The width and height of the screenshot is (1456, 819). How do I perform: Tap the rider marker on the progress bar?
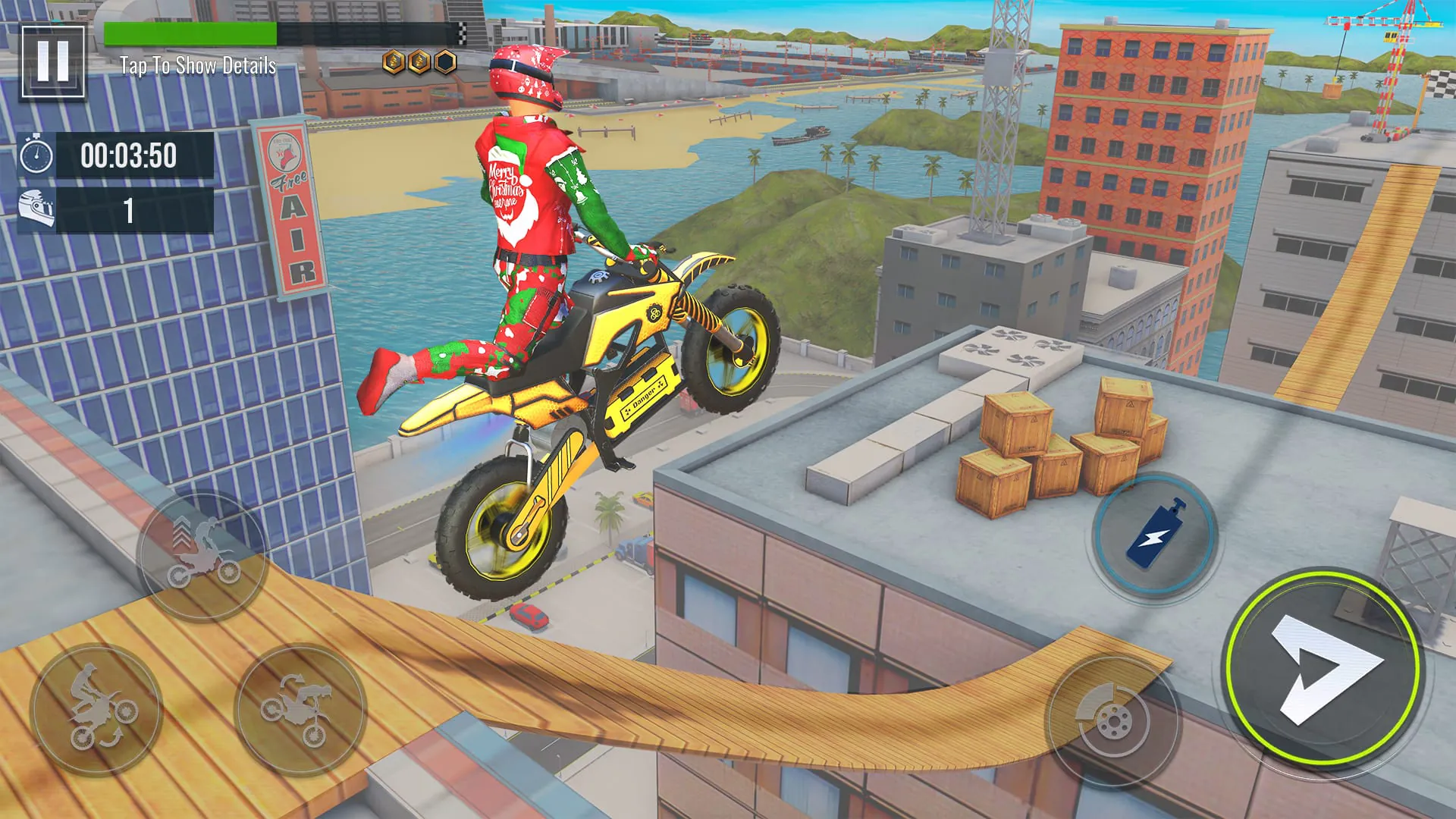(275, 33)
